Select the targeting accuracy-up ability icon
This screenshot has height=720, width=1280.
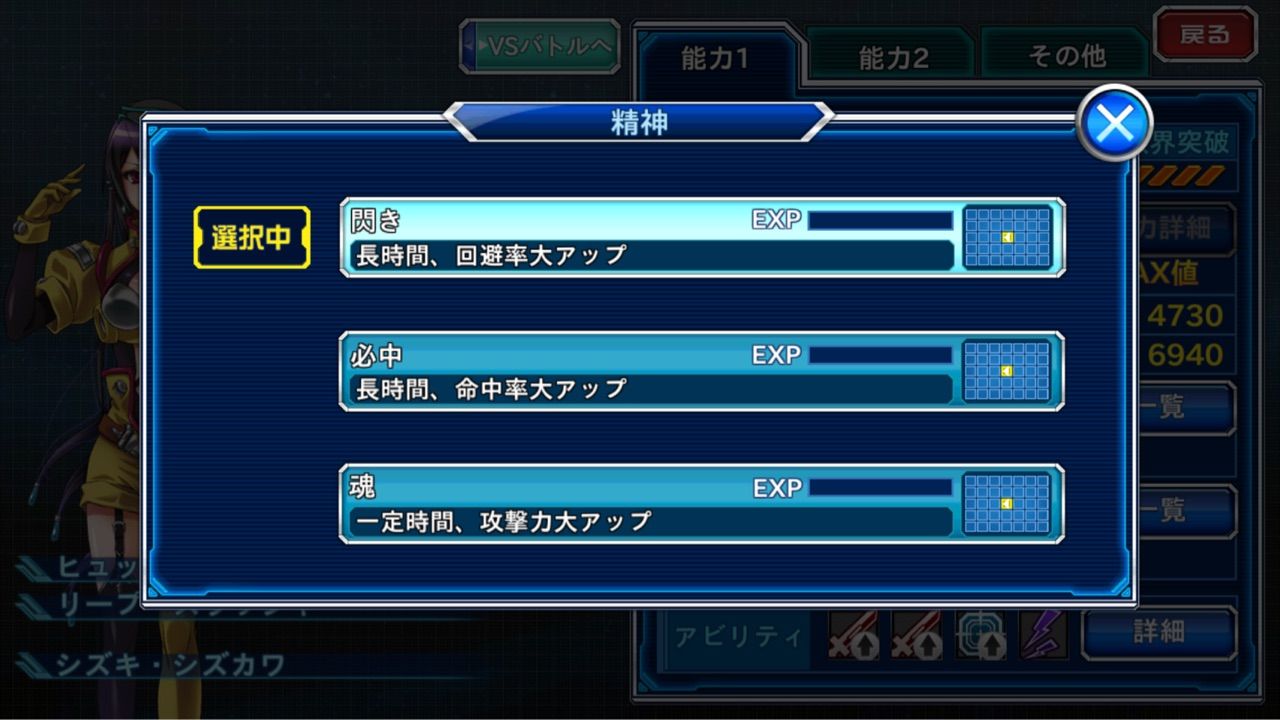[x=982, y=635]
